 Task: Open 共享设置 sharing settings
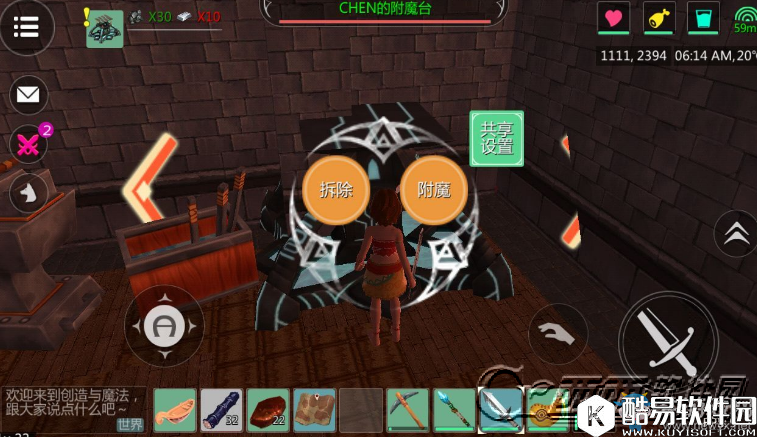497,138
